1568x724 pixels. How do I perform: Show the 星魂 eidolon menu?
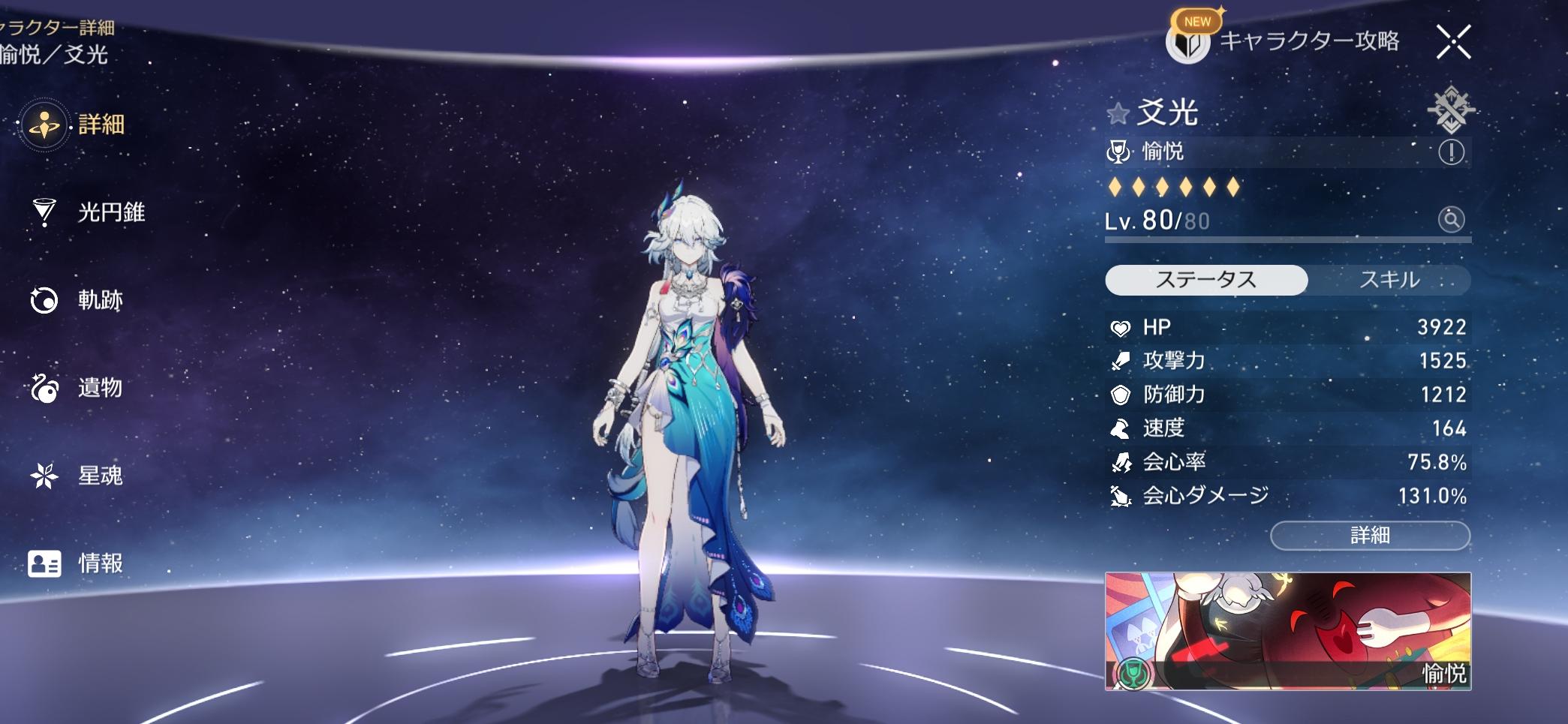[x=77, y=476]
